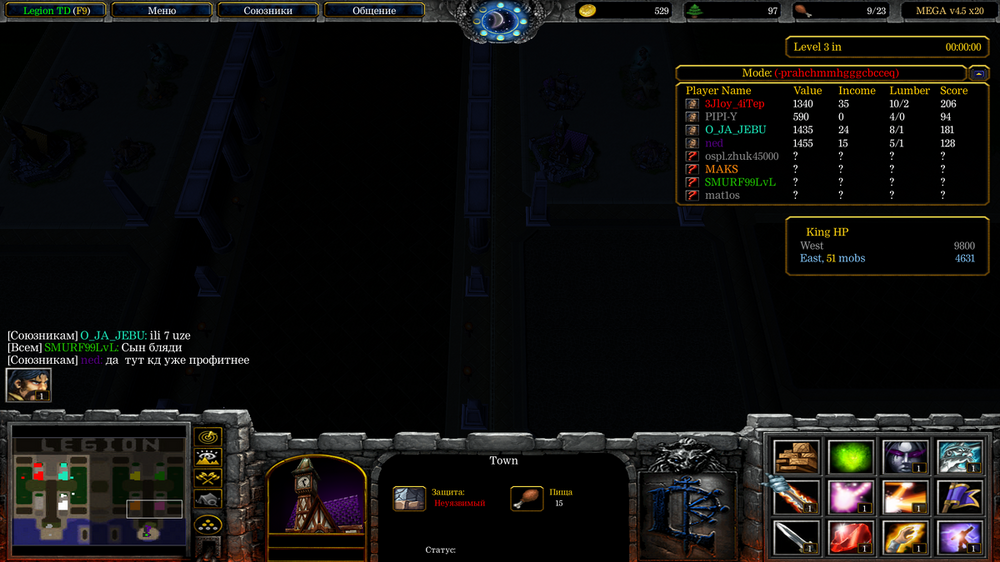The width and height of the screenshot is (1000, 562).
Task: Collapse the multiboard scoreboard with the arrow
Action: point(978,73)
